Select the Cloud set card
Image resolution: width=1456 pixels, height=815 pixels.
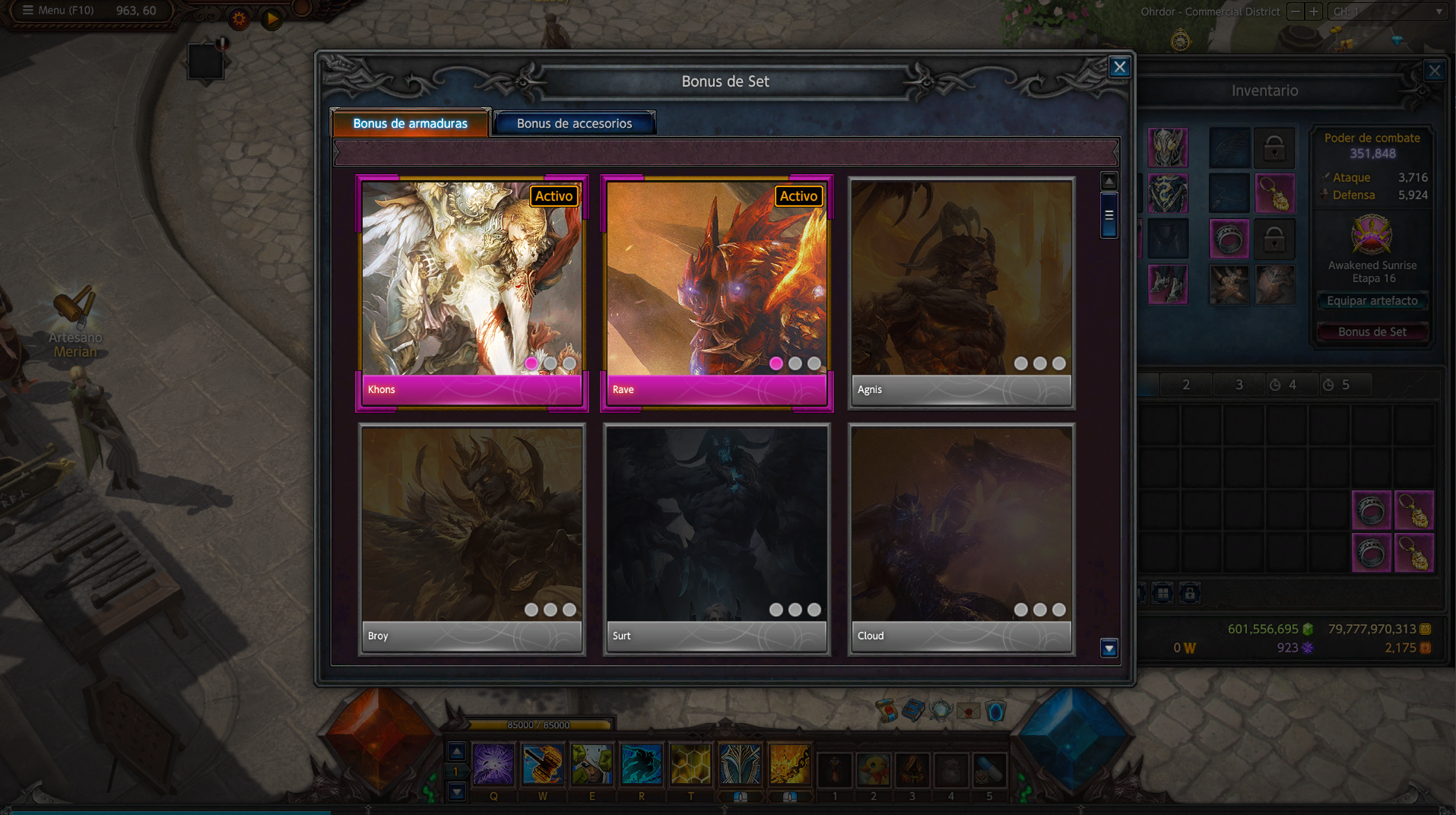[x=961, y=538]
